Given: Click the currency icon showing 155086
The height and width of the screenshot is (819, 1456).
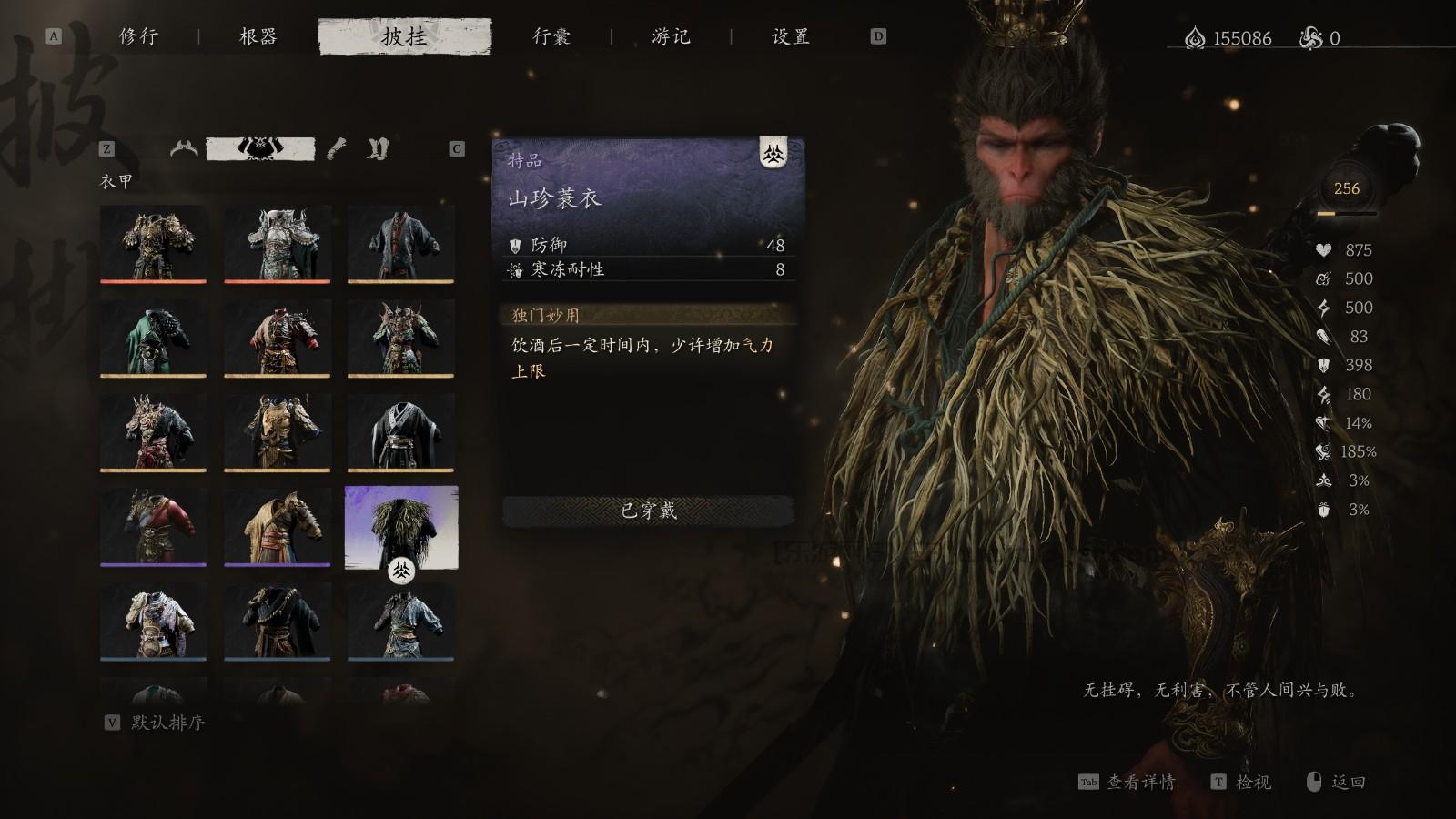Looking at the screenshot, I should tap(1193, 38).
